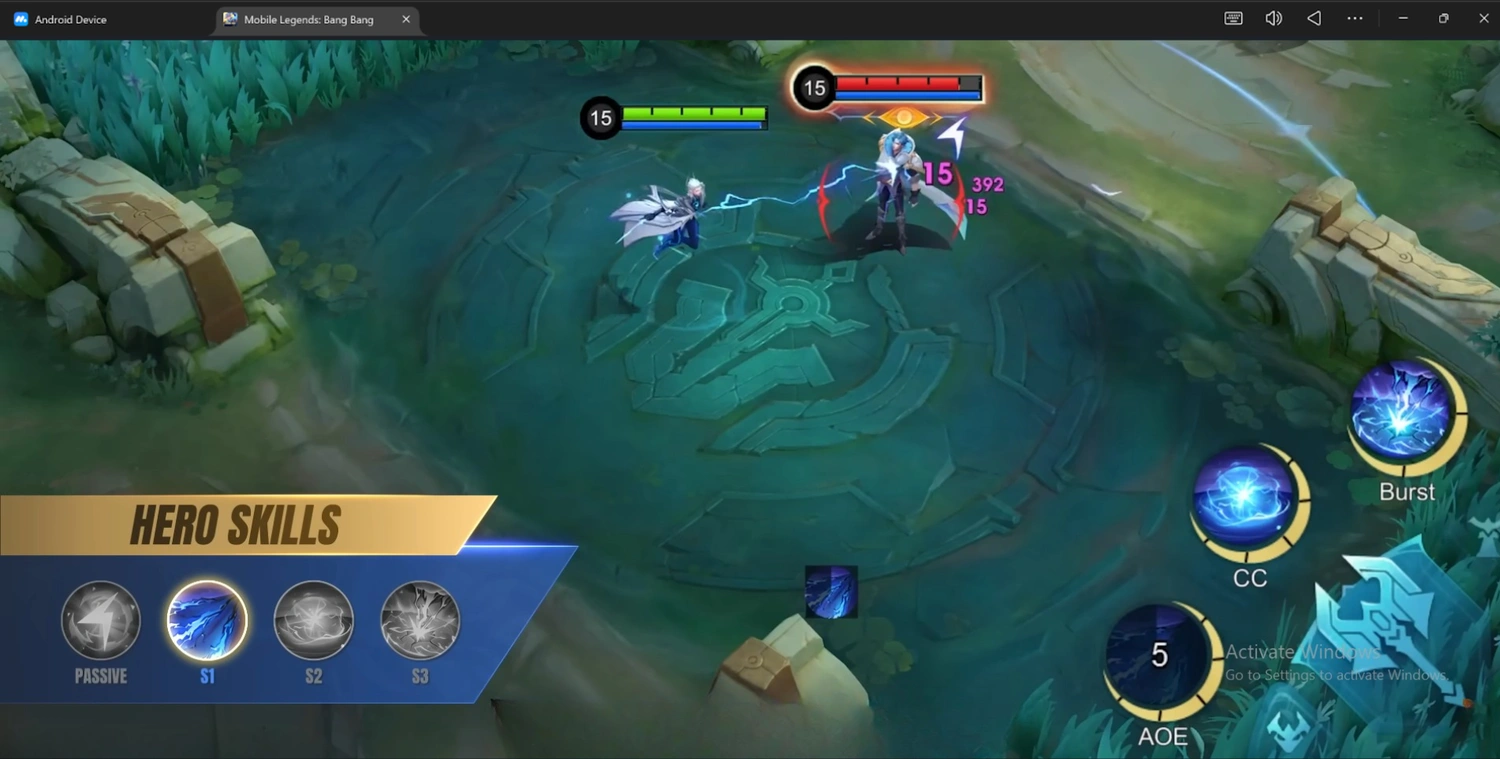Close the Mobile Legends: Bang Bang tab
The height and width of the screenshot is (759, 1500).
(406, 18)
